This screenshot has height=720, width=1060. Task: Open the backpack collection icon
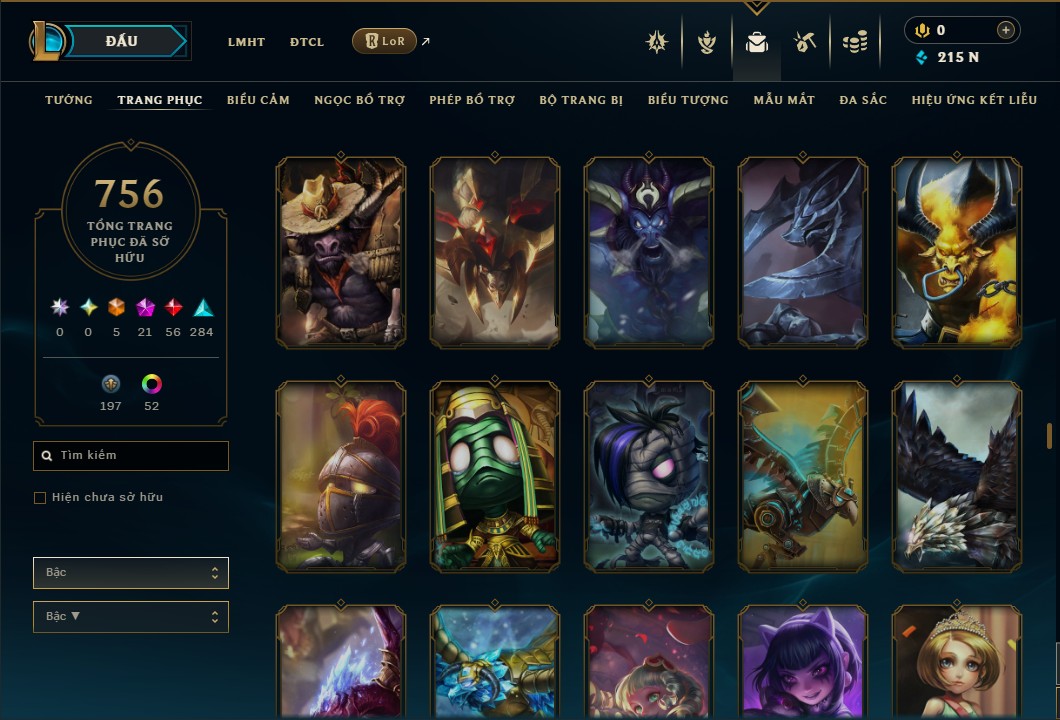pyautogui.click(x=757, y=42)
